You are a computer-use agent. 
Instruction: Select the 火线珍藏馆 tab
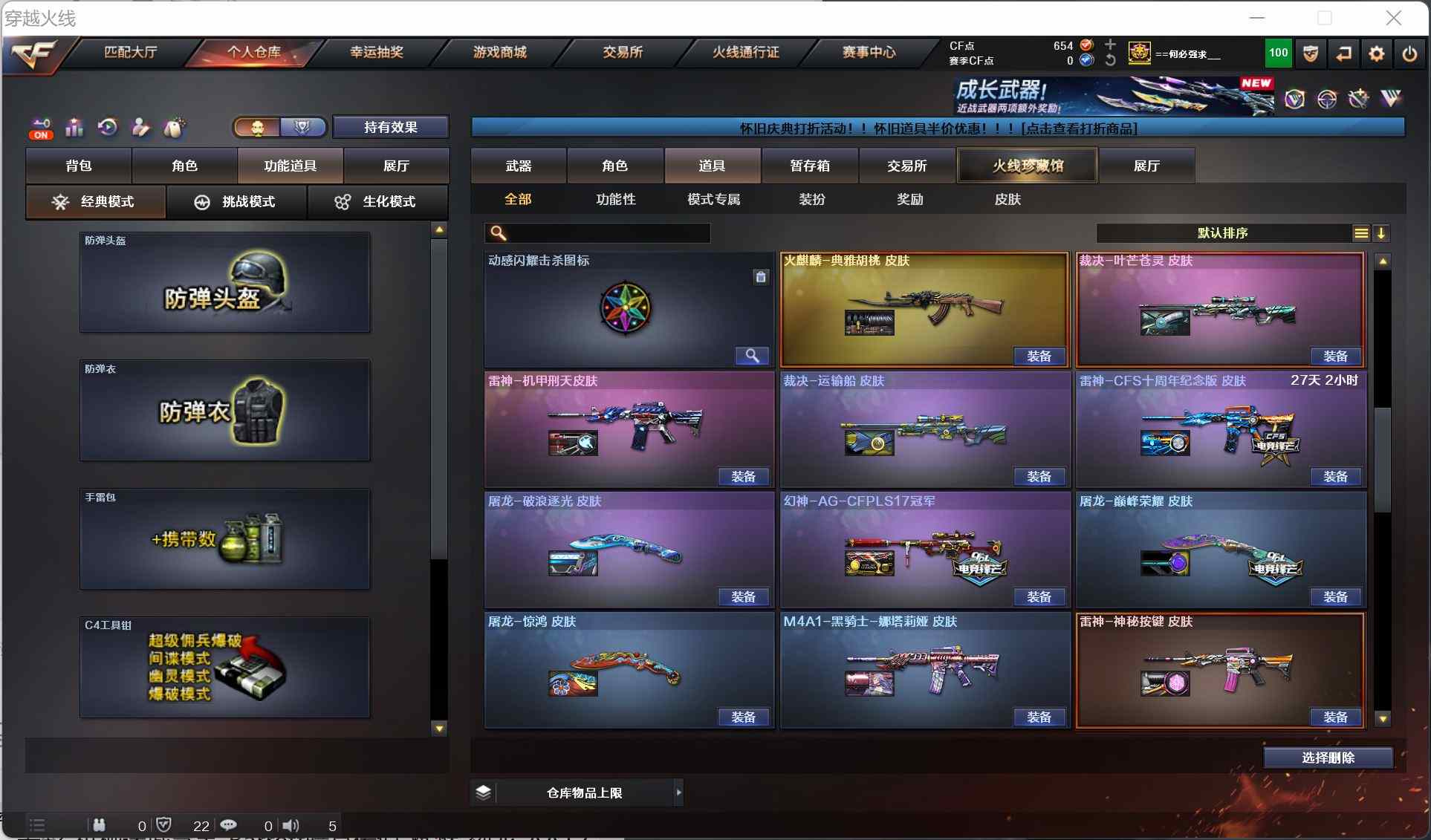pyautogui.click(x=1028, y=166)
